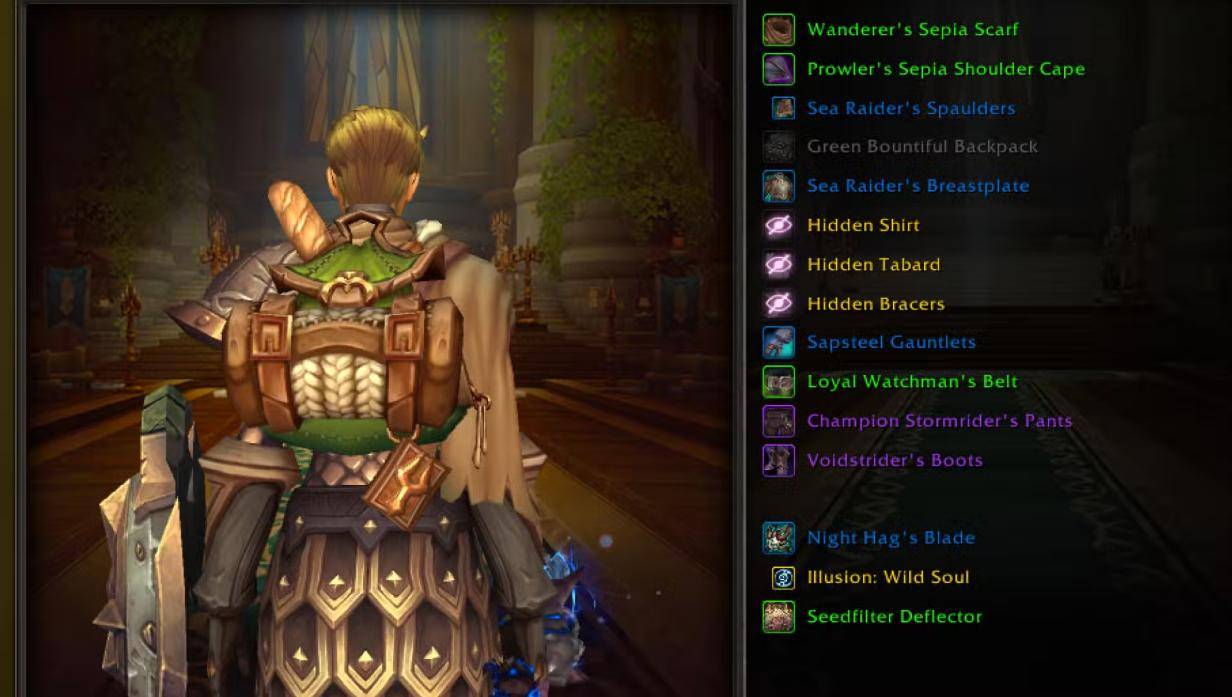The image size is (1232, 697).
Task: Click Loyal Watchman's Belt
Action: point(912,381)
